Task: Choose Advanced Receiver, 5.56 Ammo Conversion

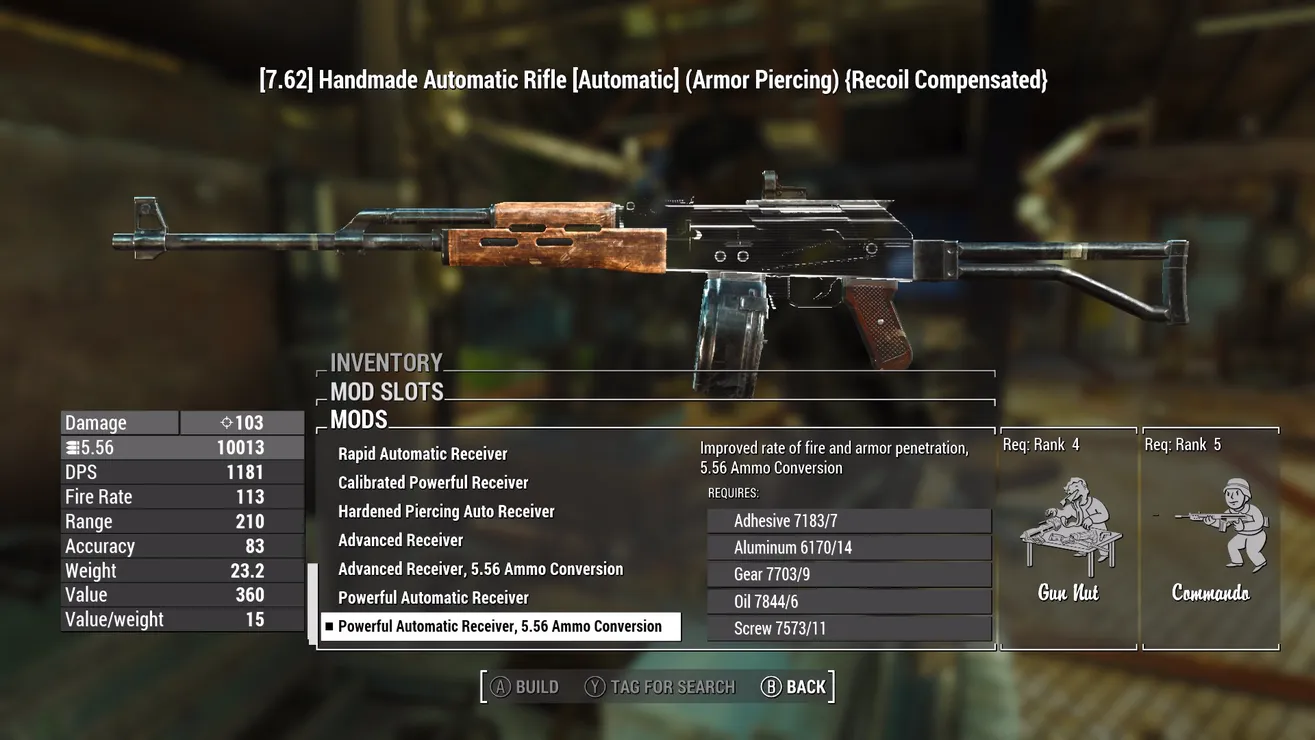Action: (480, 569)
